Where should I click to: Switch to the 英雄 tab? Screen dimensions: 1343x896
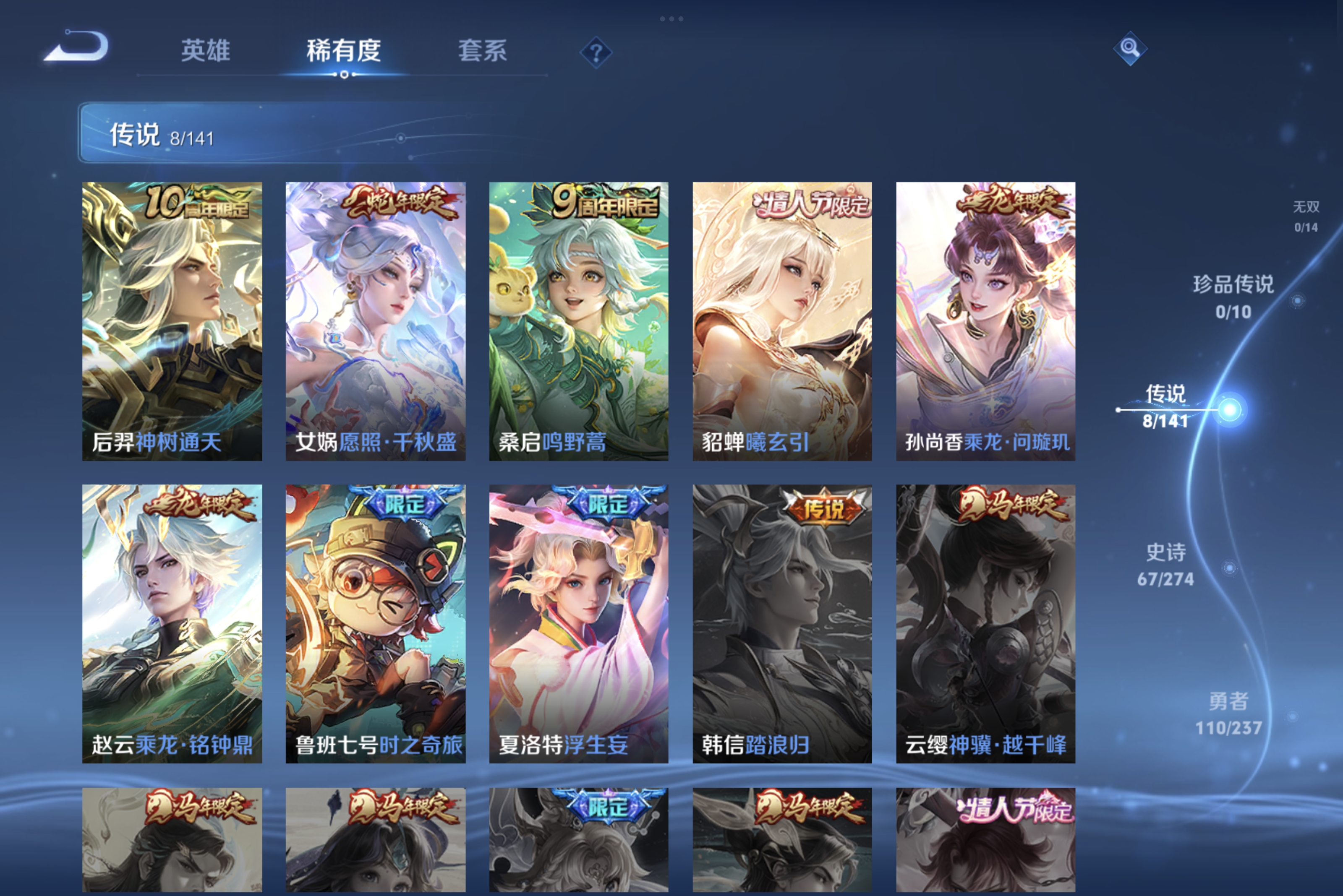(x=206, y=52)
